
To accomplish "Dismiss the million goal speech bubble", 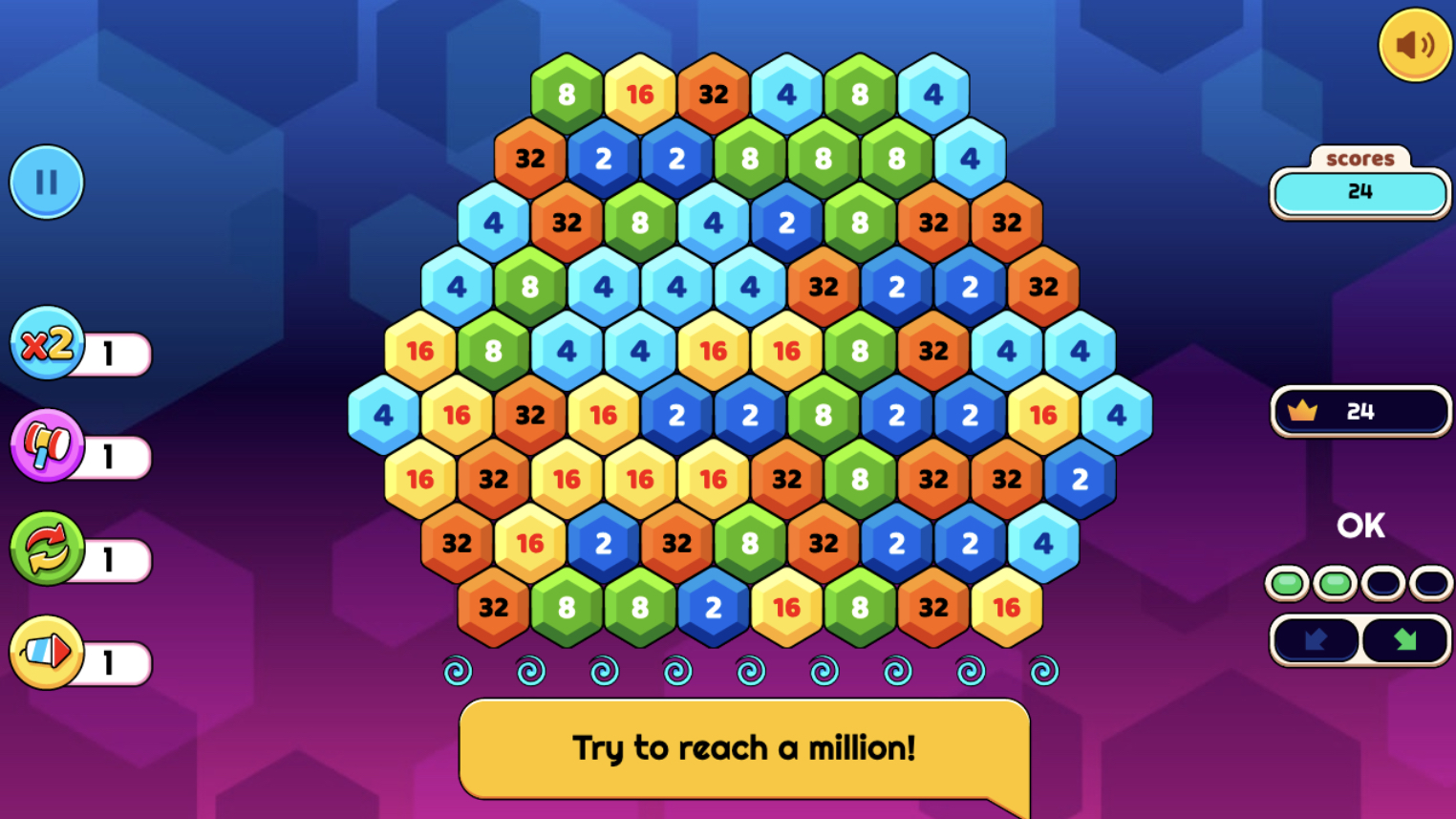I will point(745,748).
